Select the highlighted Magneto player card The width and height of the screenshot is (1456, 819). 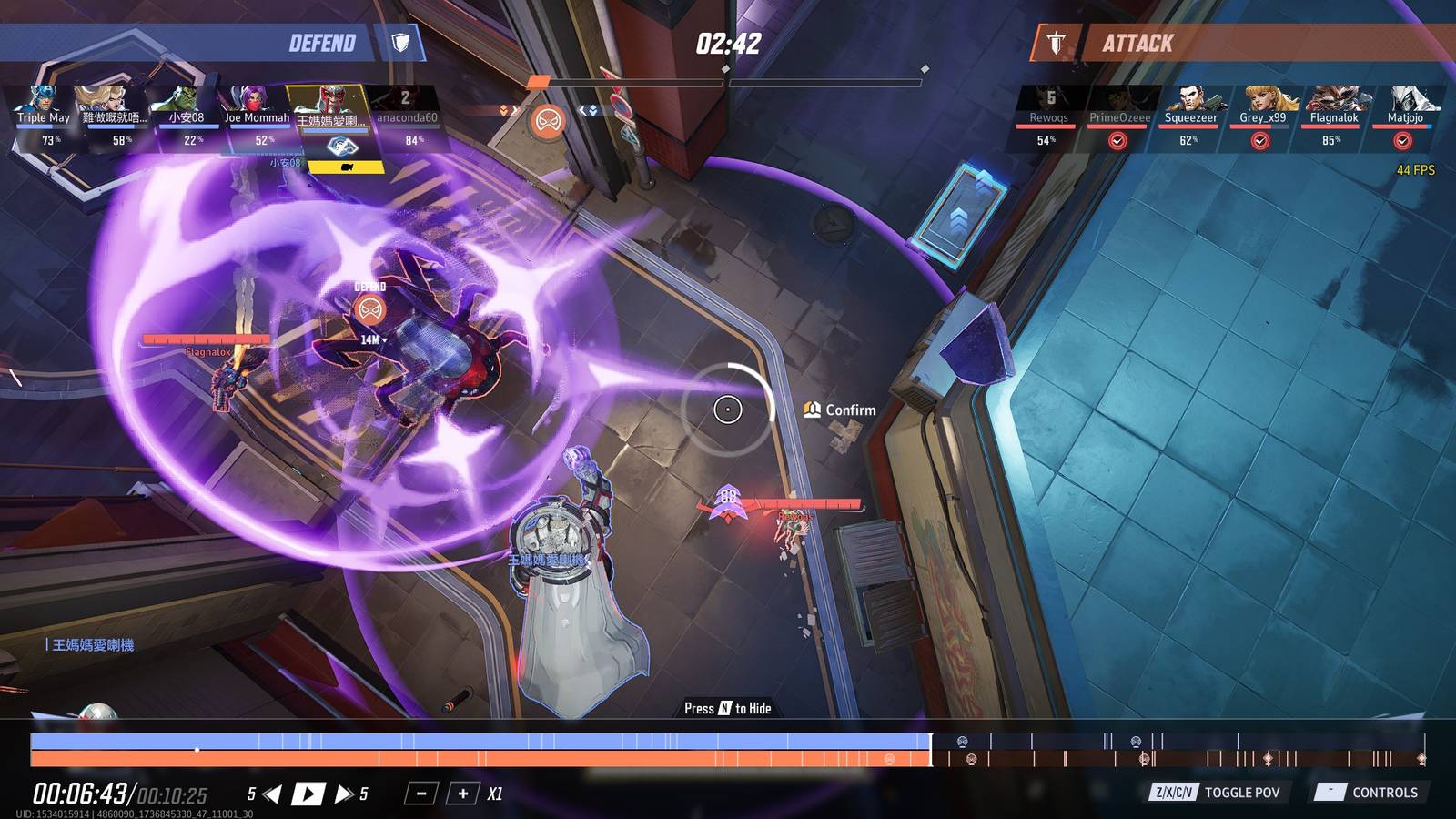[329, 106]
